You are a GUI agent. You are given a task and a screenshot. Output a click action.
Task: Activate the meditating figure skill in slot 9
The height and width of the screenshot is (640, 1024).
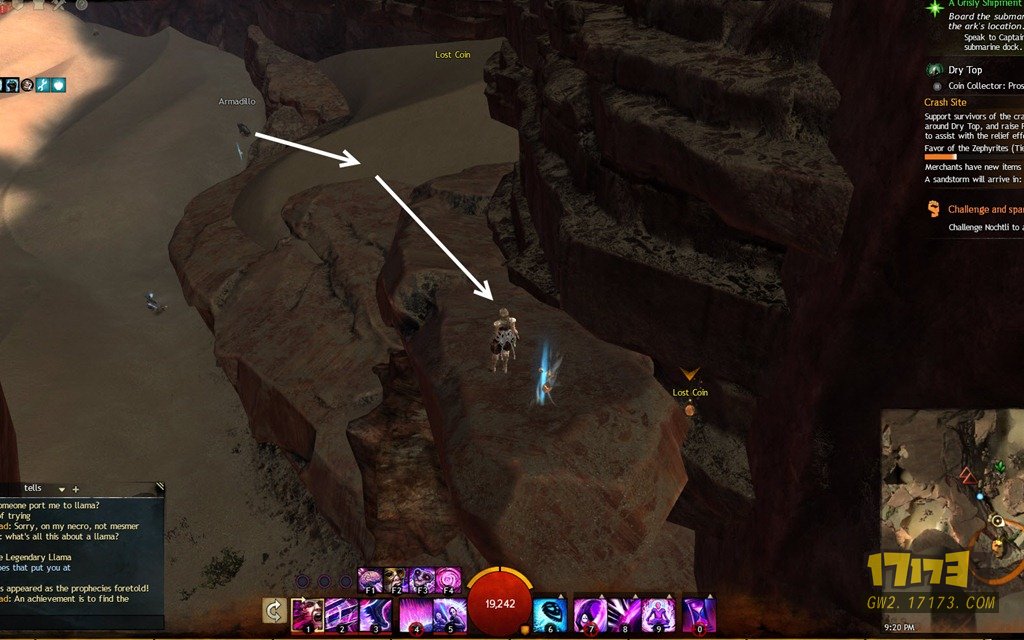click(x=660, y=613)
